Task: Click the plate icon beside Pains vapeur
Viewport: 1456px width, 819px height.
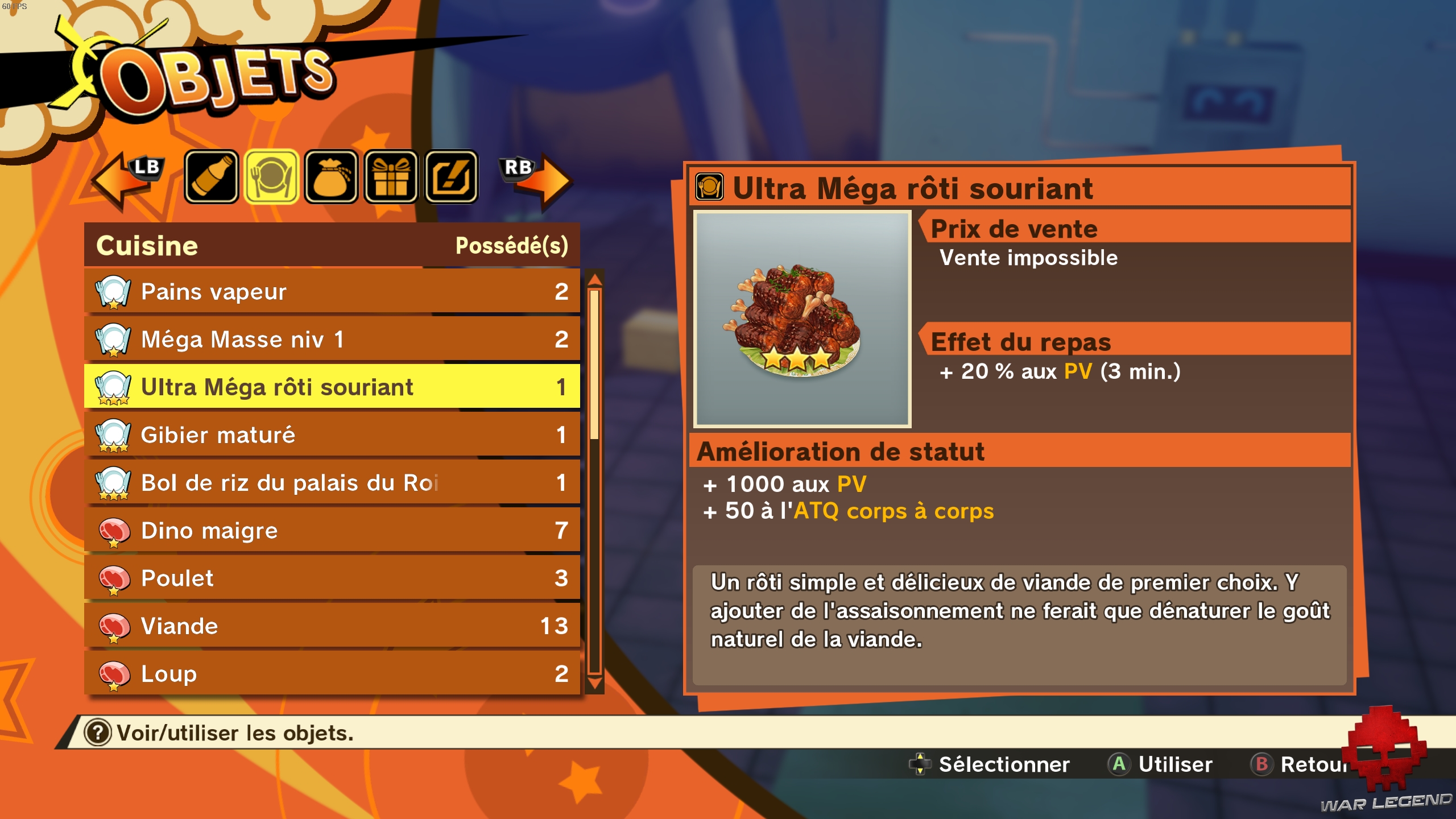Action: 113,291
